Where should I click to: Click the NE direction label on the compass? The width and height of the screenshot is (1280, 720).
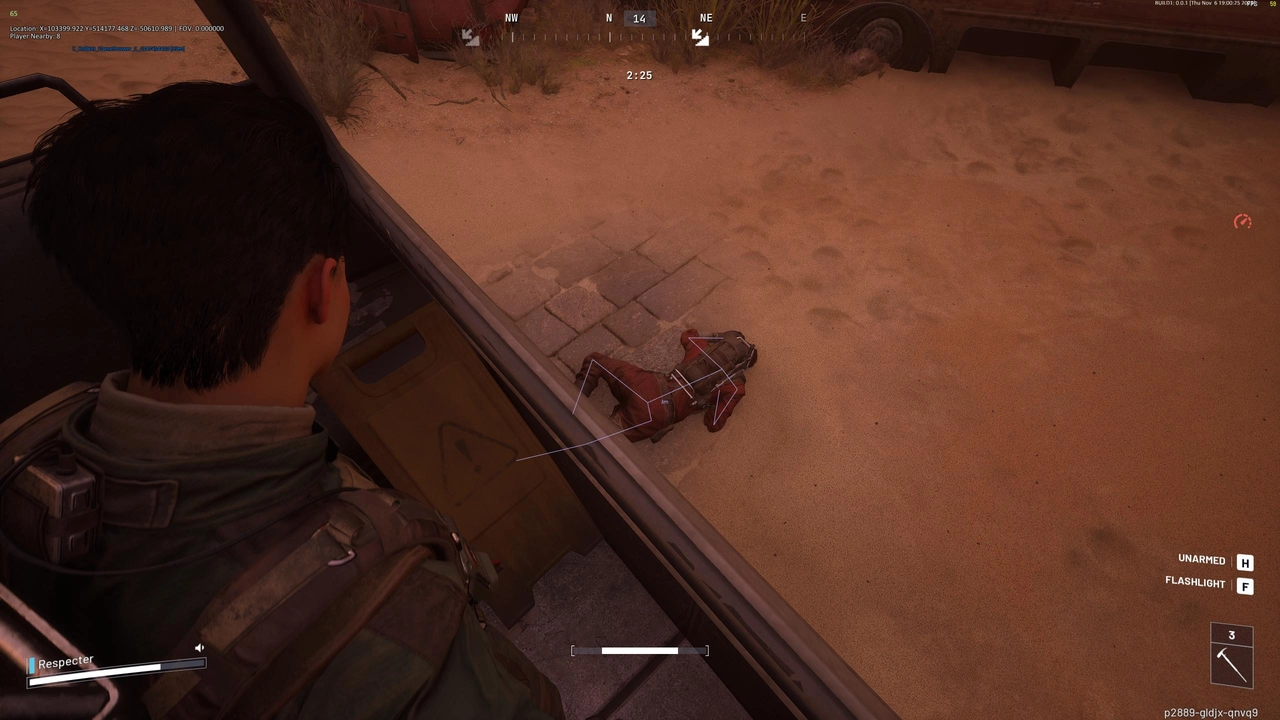tap(706, 17)
